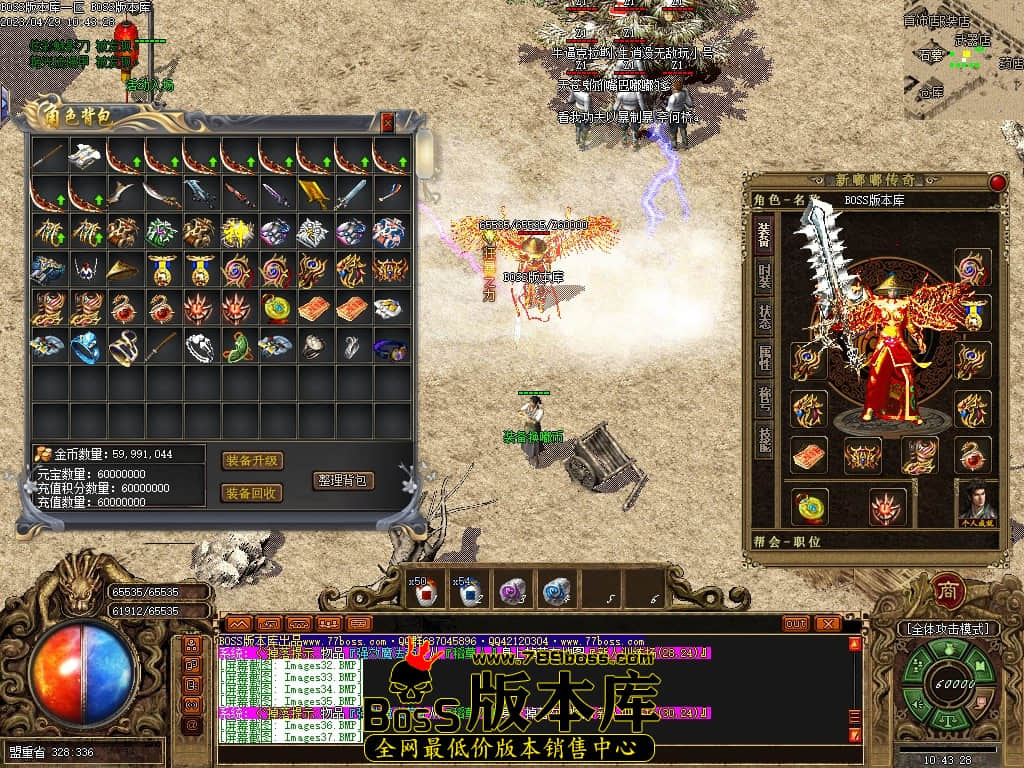Screen dimensions: 1024x768
Task: Open the 商 shop button
Action: click(x=948, y=590)
